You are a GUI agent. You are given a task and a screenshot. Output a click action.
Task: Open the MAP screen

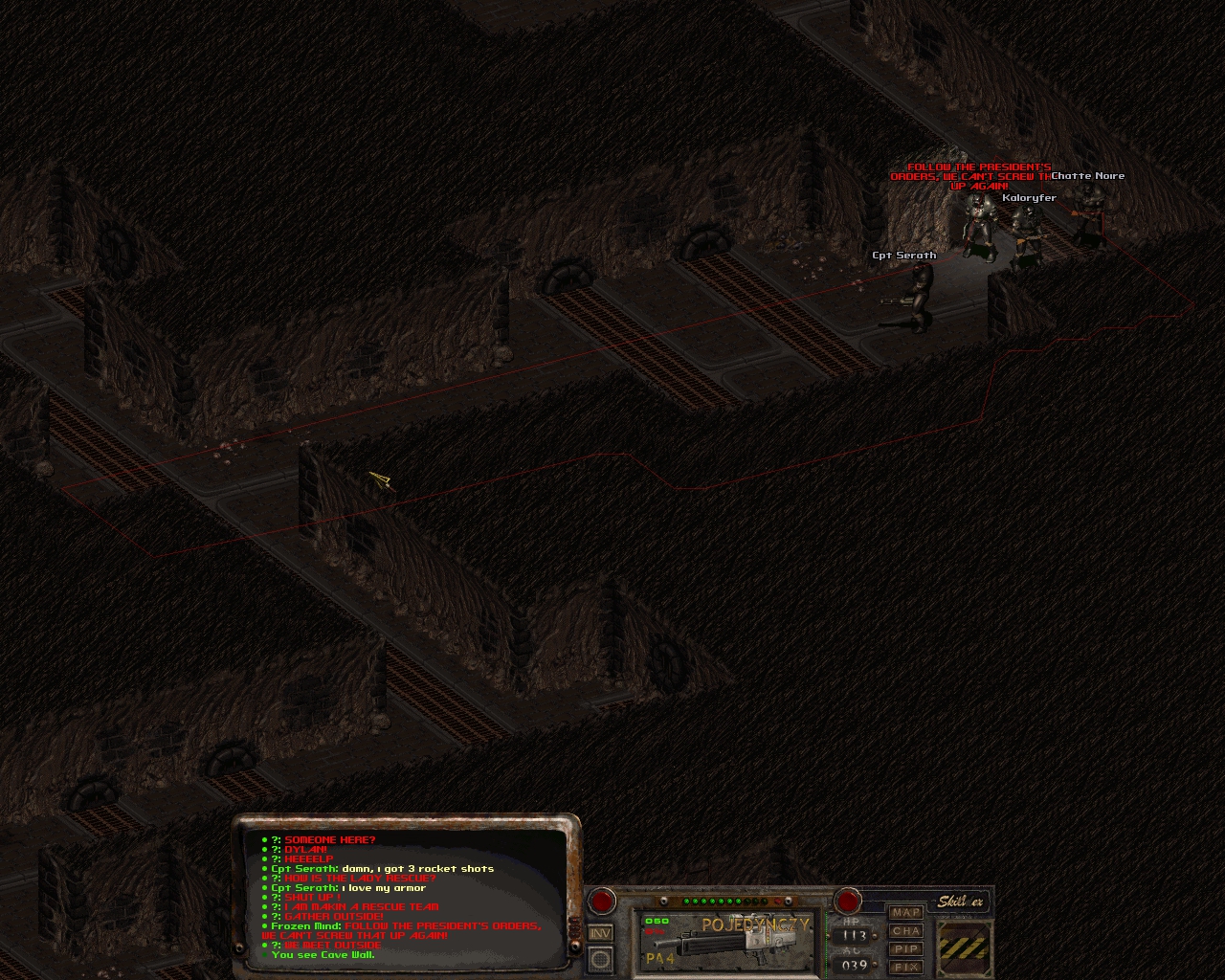905,913
